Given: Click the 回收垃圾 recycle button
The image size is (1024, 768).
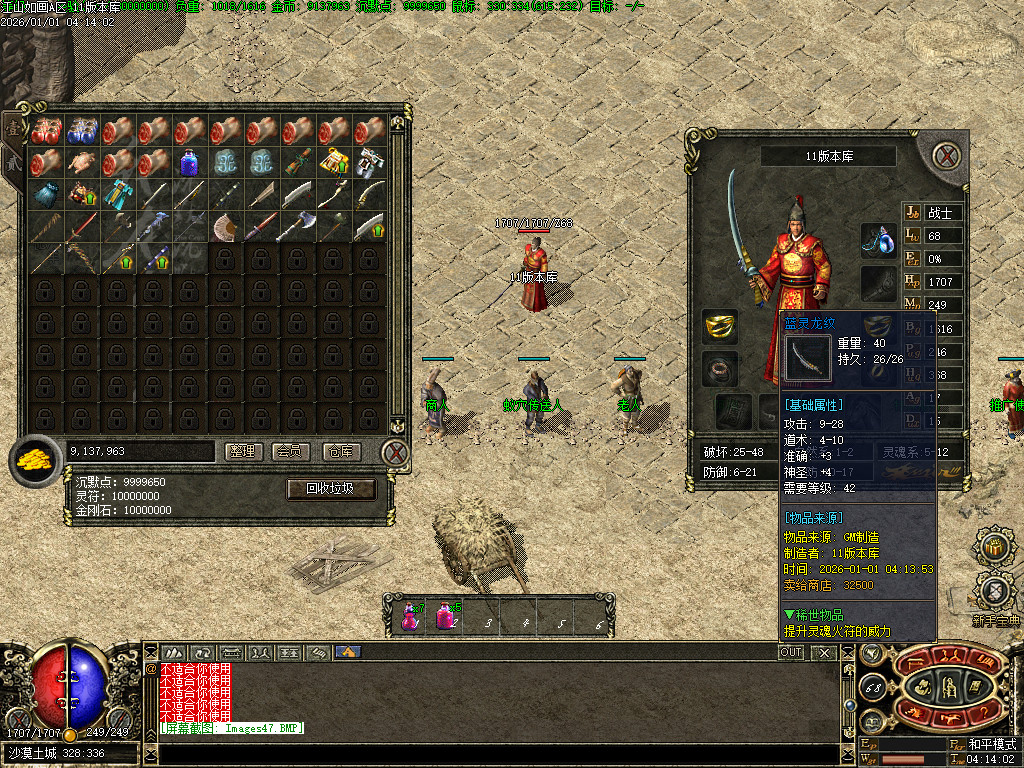Looking at the screenshot, I should [x=331, y=489].
